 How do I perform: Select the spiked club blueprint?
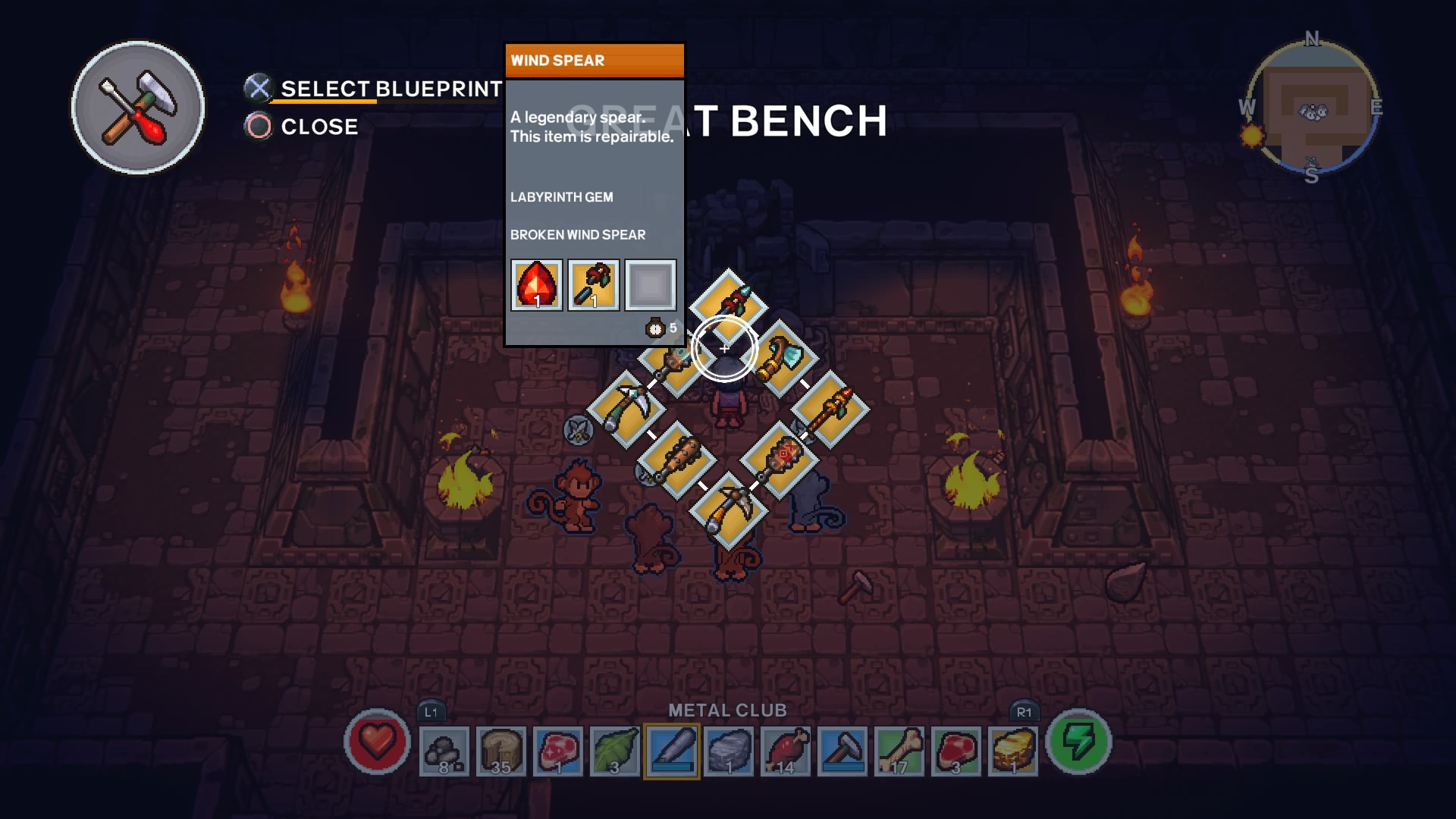676,460
